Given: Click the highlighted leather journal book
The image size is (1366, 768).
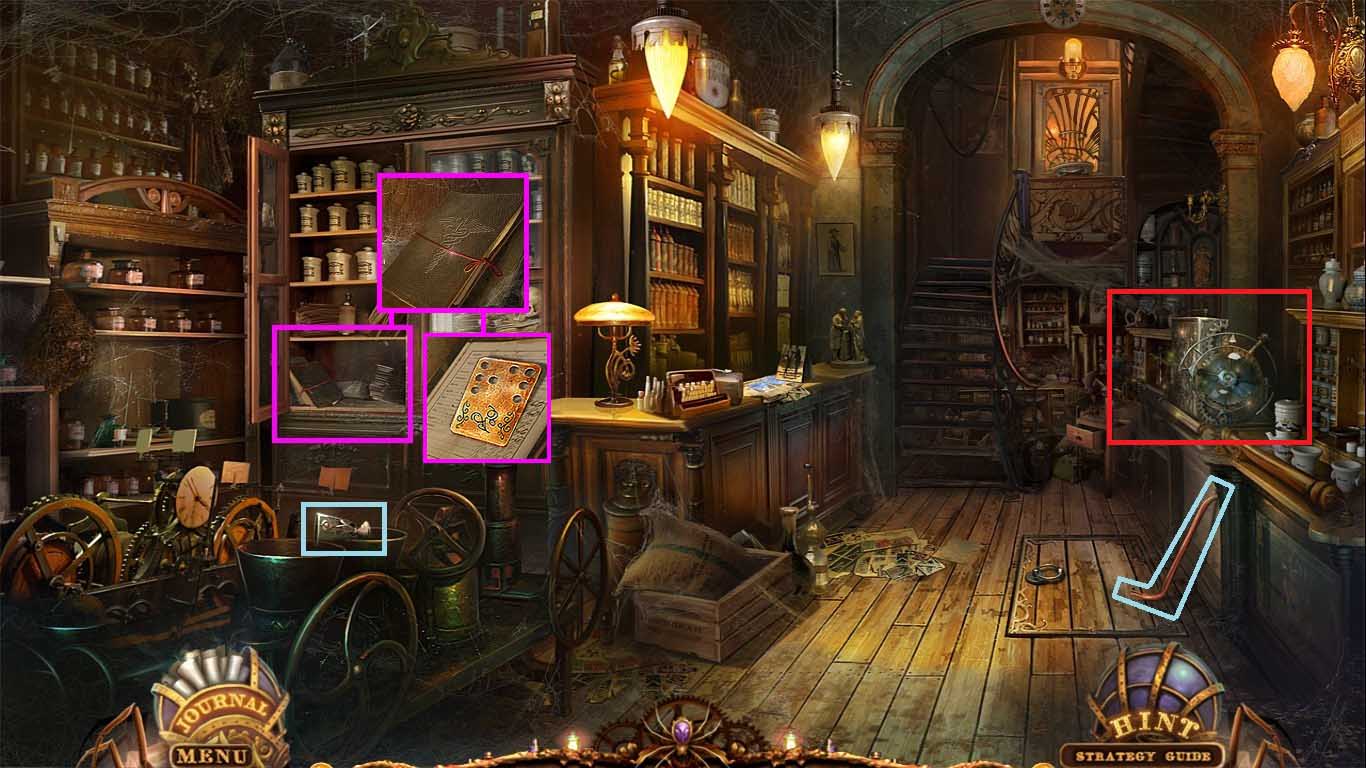Looking at the screenshot, I should pos(453,245).
